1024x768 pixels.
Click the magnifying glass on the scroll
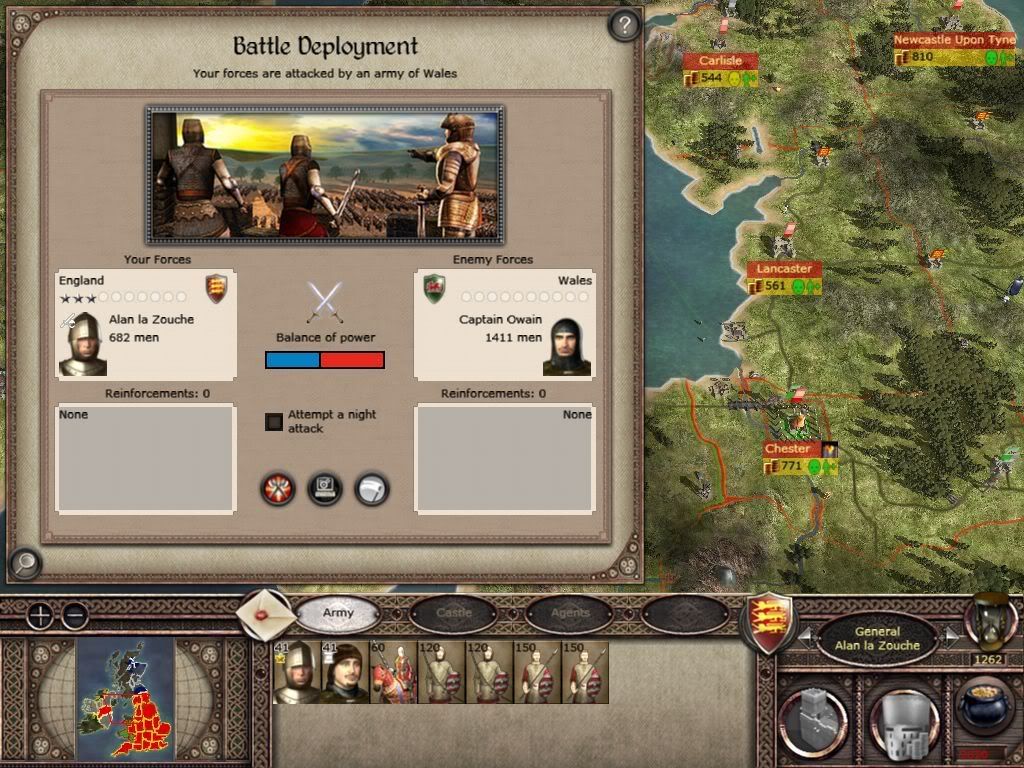[x=24, y=564]
